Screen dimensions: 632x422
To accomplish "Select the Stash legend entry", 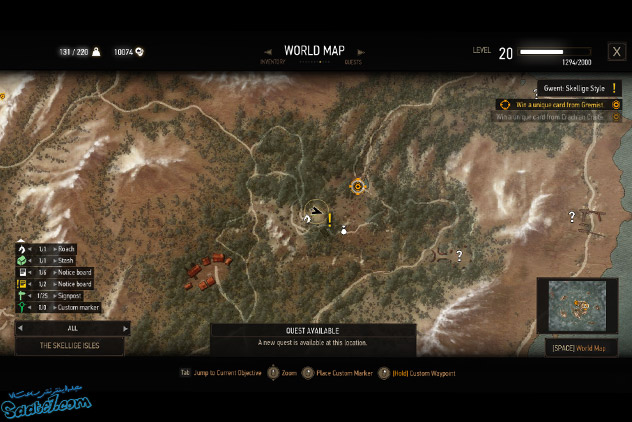I will [60, 260].
